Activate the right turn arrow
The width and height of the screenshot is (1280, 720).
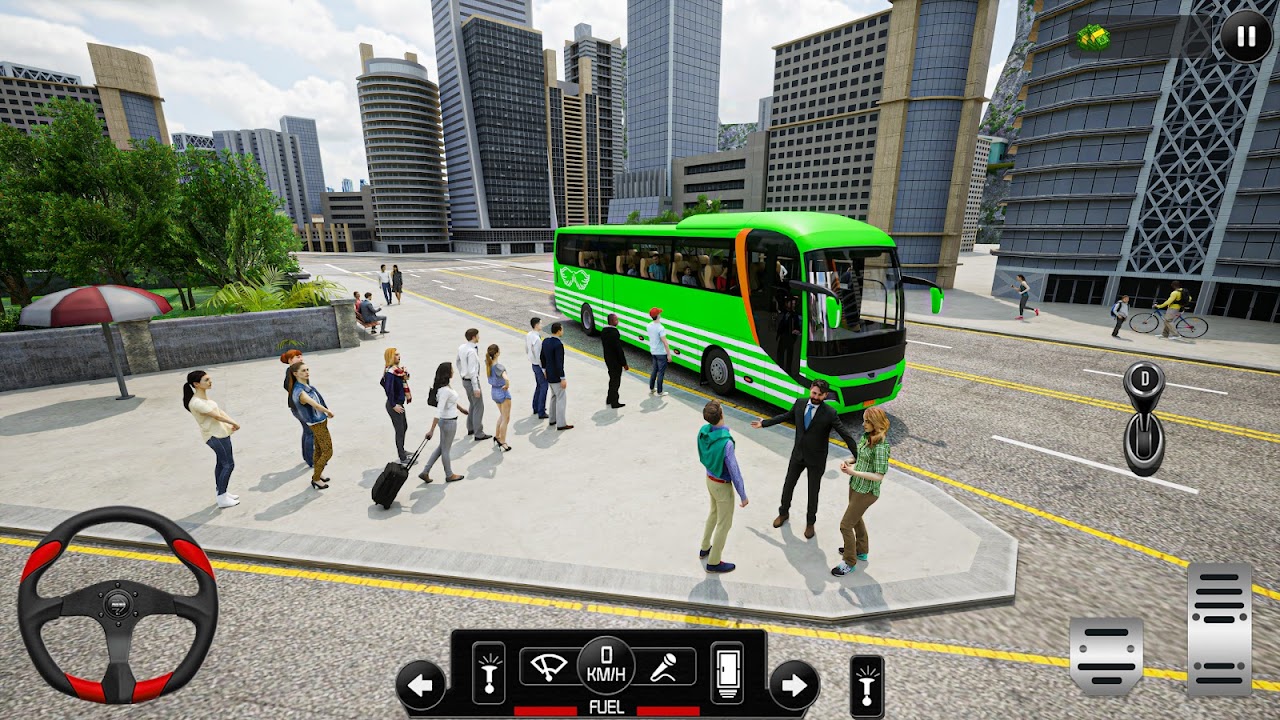(x=794, y=685)
